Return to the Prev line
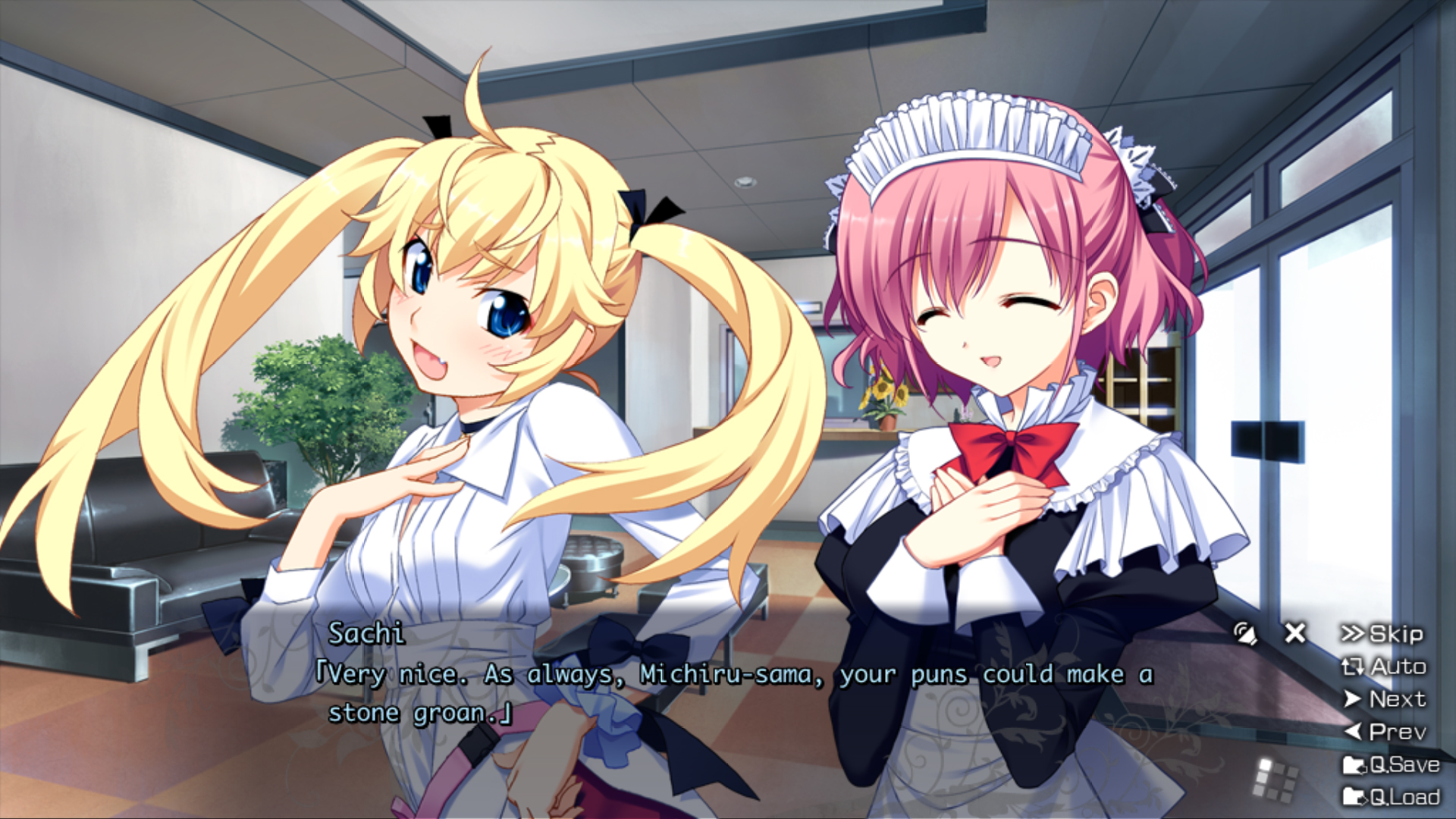The image size is (1456, 819). pos(1385,732)
